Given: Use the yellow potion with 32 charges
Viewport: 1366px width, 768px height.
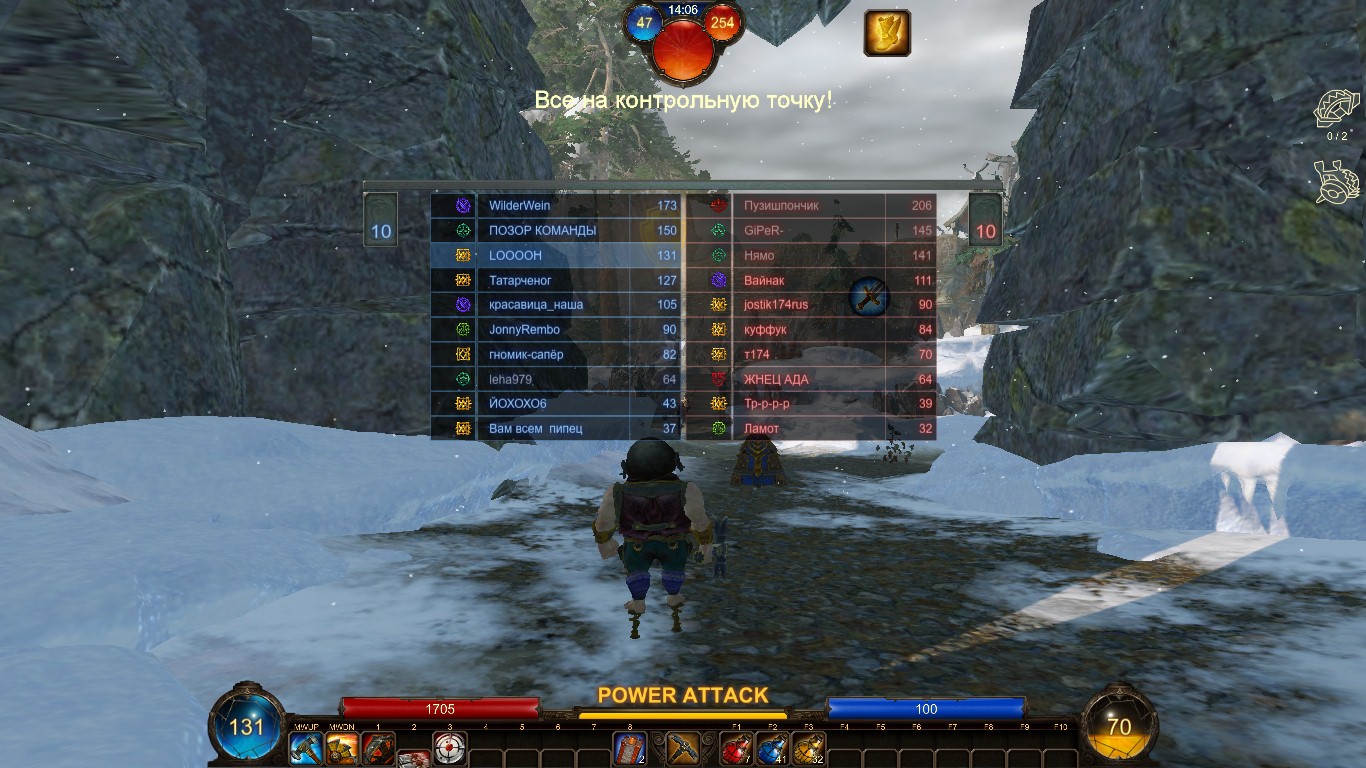Looking at the screenshot, I should [x=808, y=748].
